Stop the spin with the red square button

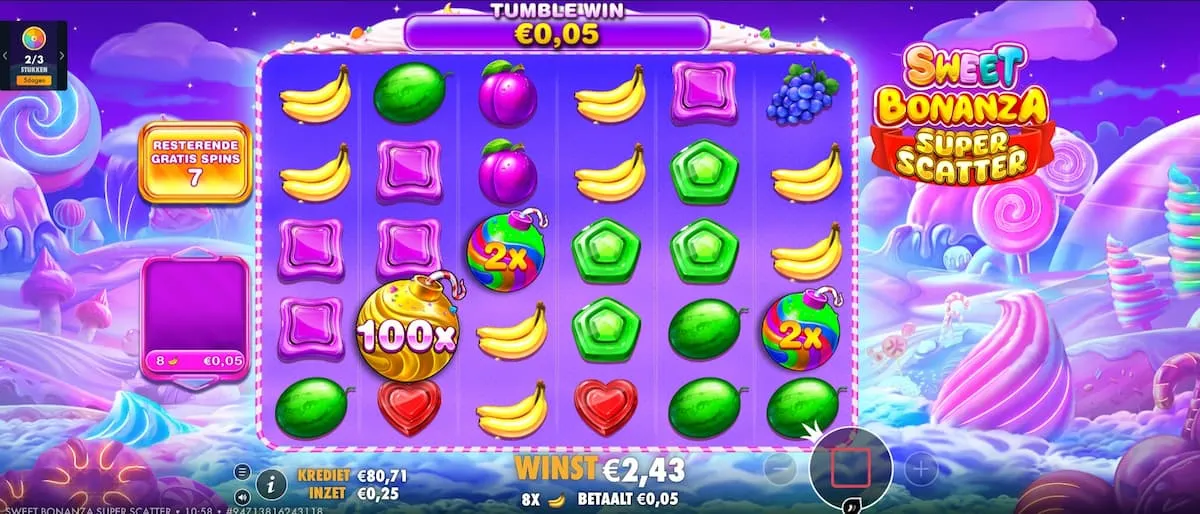point(850,467)
